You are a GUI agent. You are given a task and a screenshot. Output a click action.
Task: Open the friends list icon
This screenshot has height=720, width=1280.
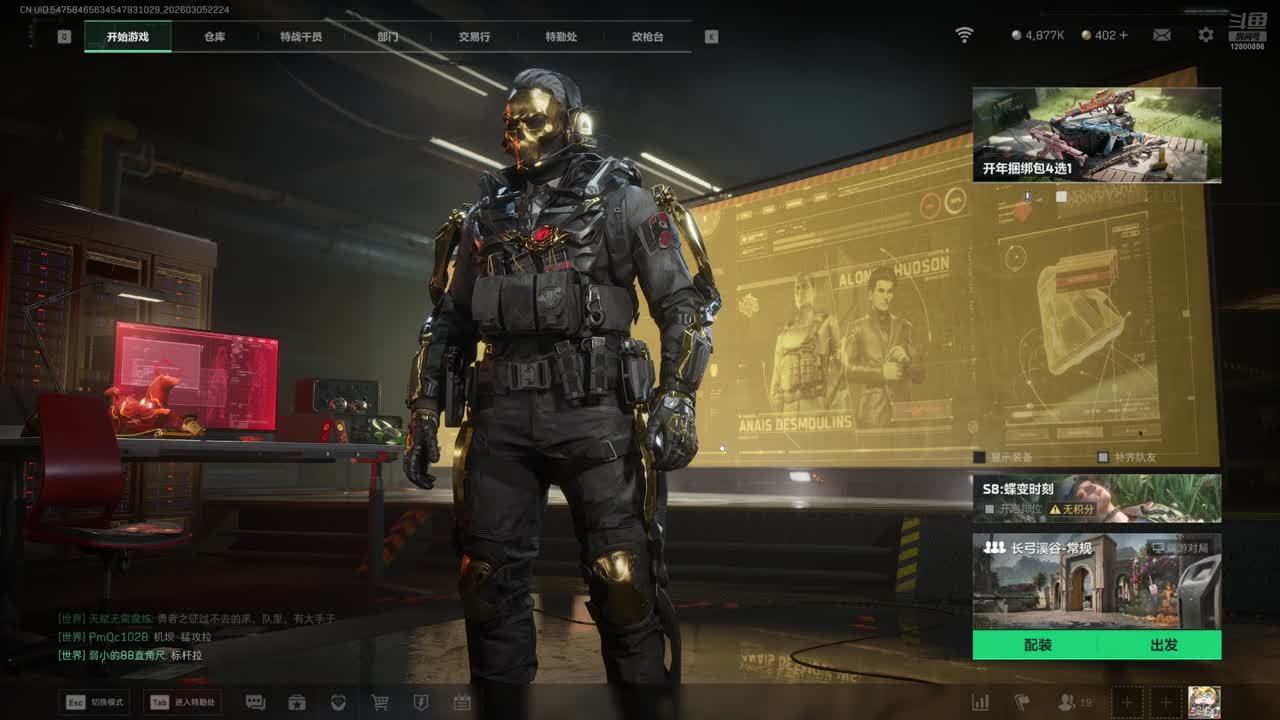[1068, 702]
